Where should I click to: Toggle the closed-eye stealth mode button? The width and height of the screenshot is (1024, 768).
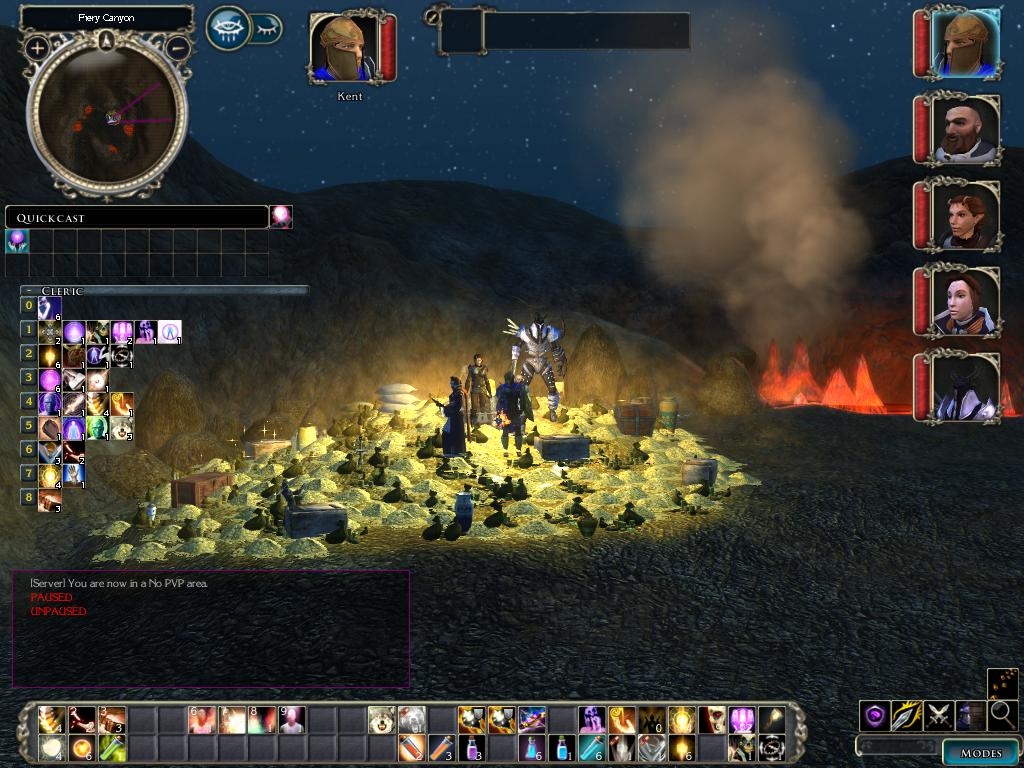click(x=267, y=29)
